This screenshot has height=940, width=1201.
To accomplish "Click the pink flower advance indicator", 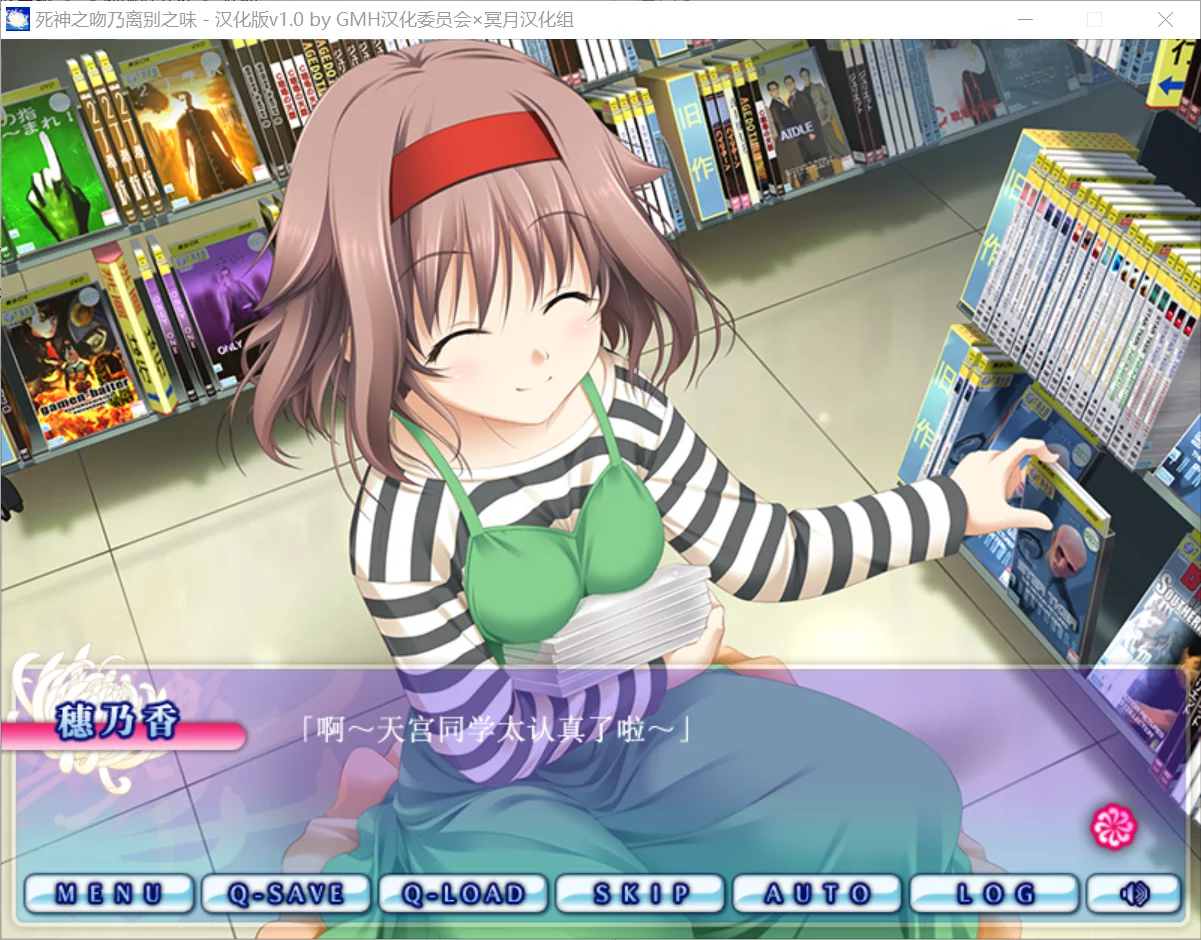I will pos(1115,825).
